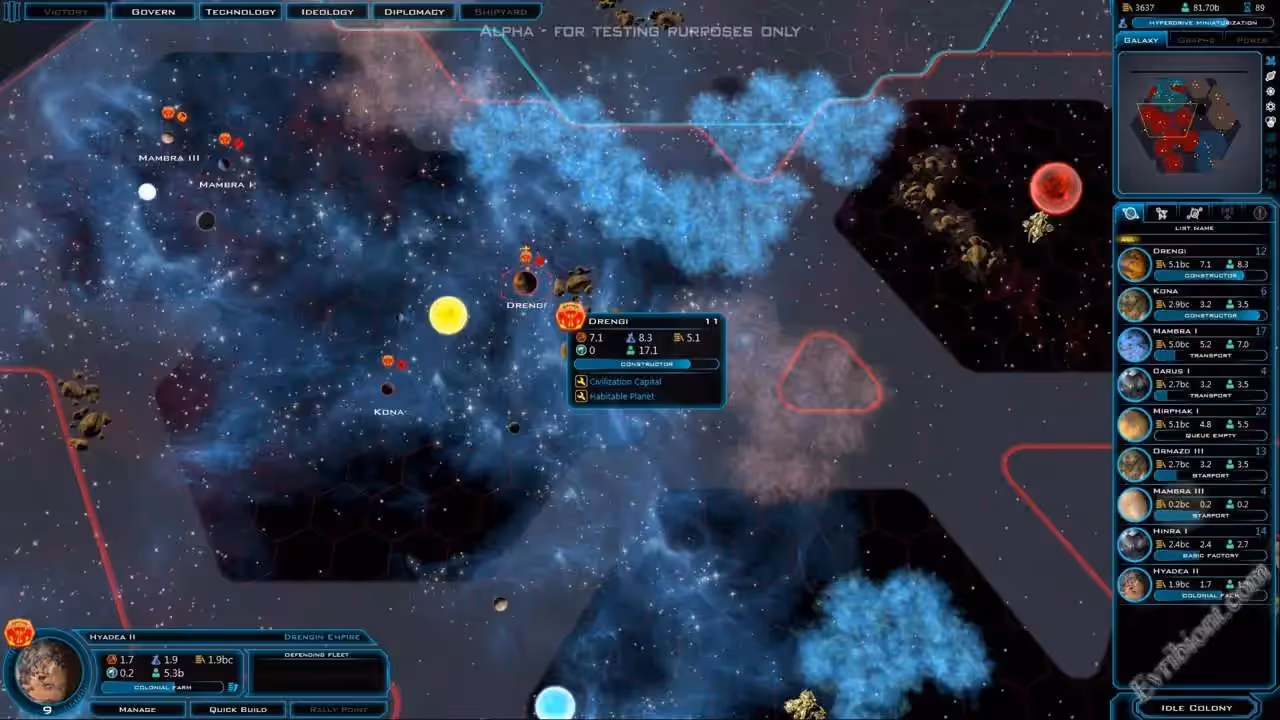The image size is (1280, 720).
Task: Pick Mirphak I with empty queue
Action: point(1192,424)
